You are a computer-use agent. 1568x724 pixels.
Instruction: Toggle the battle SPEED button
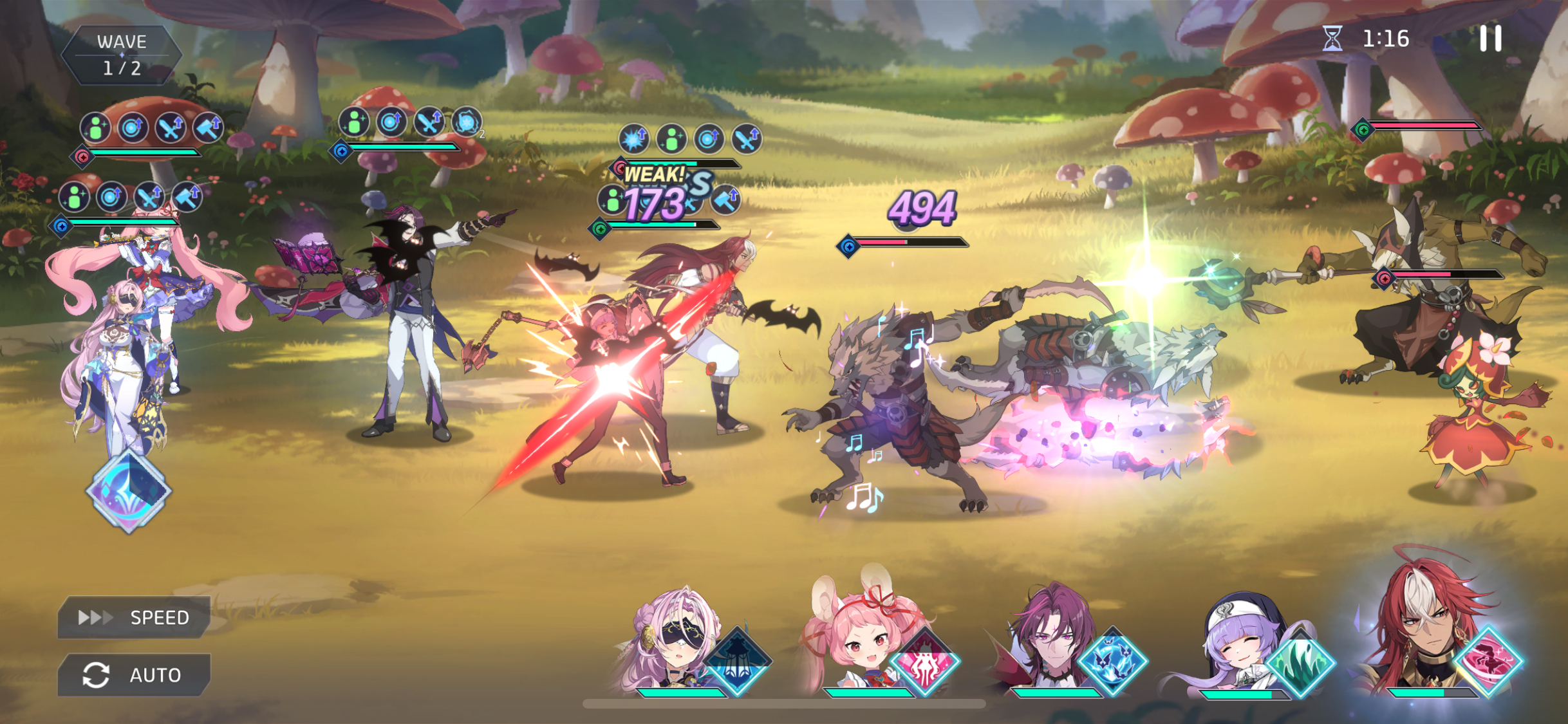click(134, 617)
